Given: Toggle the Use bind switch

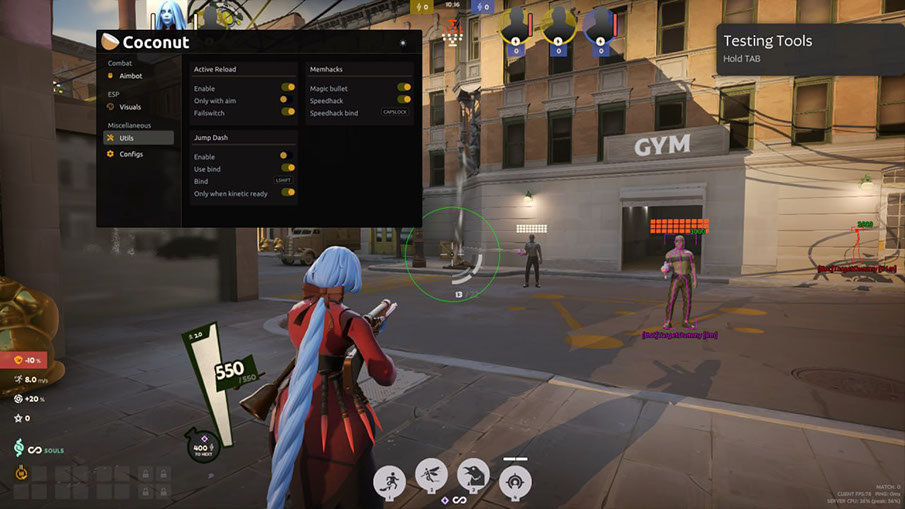Looking at the screenshot, I should coord(288,168).
